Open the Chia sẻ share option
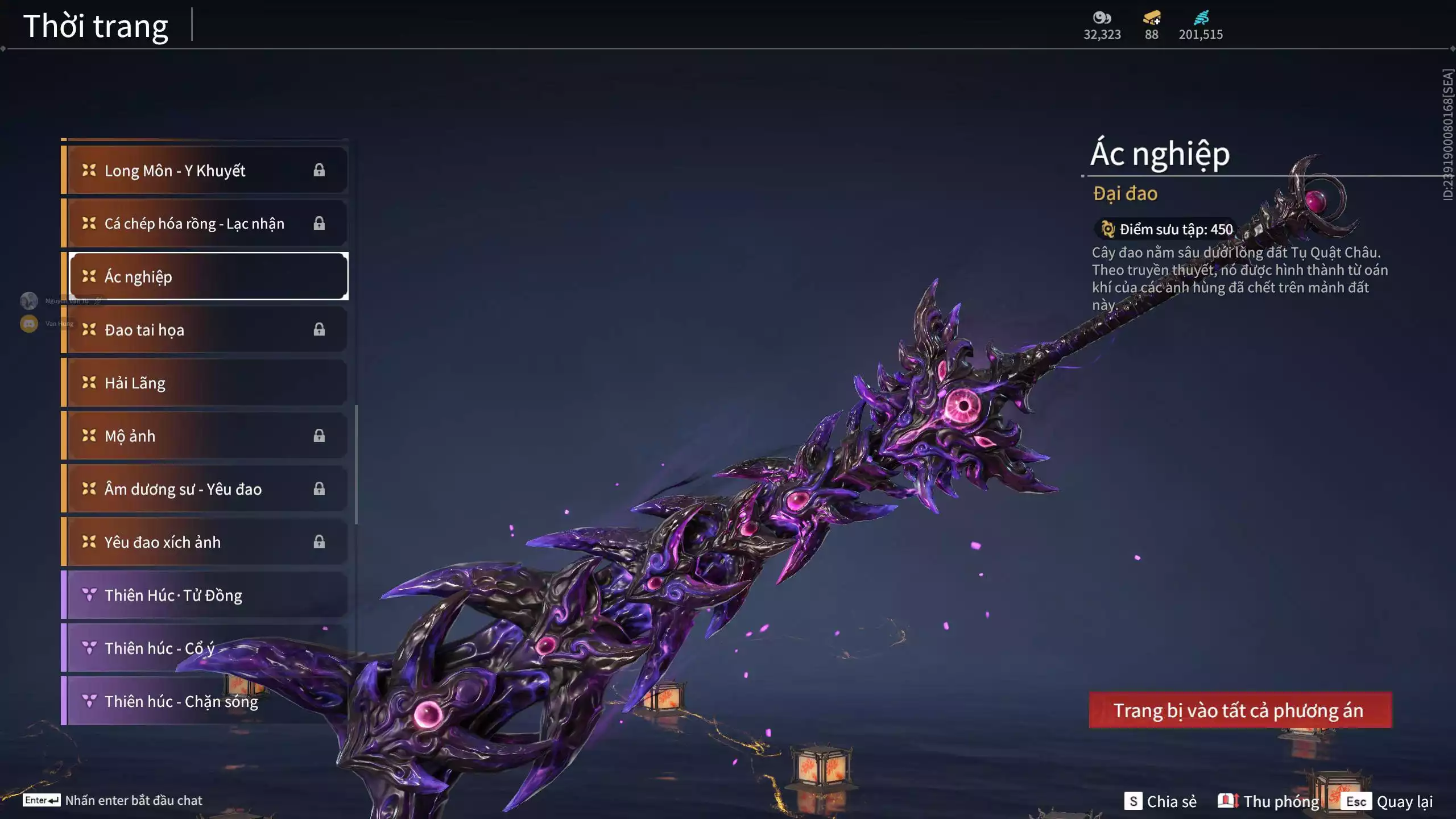This screenshot has width=1456, height=819. [1160, 801]
